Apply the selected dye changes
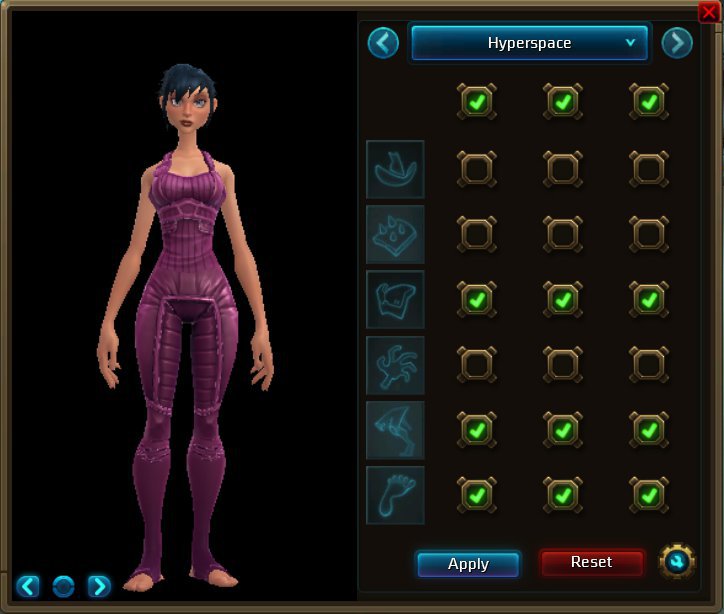The image size is (724, 614). [x=468, y=564]
